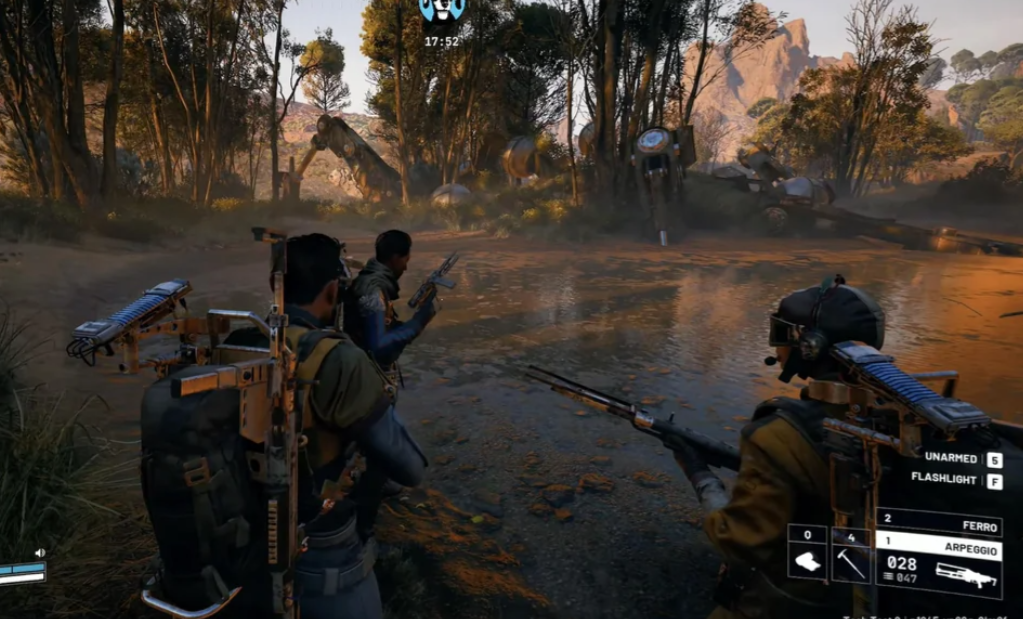Select the Ferro weapon slot

point(938,523)
